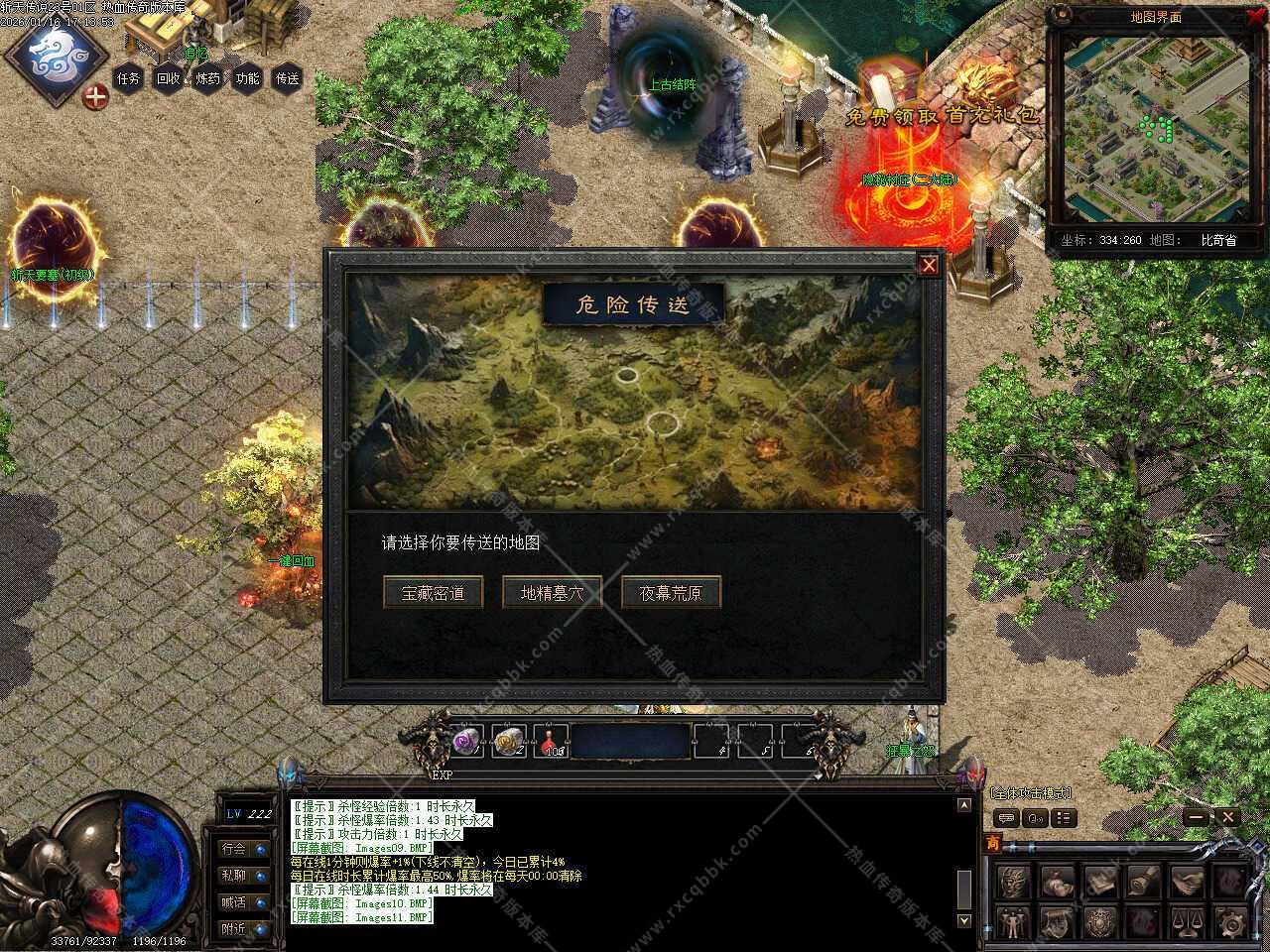Viewport: 1270px width, 952px height.
Task: Close the 危险传送 teleport dialog
Action: (x=929, y=265)
